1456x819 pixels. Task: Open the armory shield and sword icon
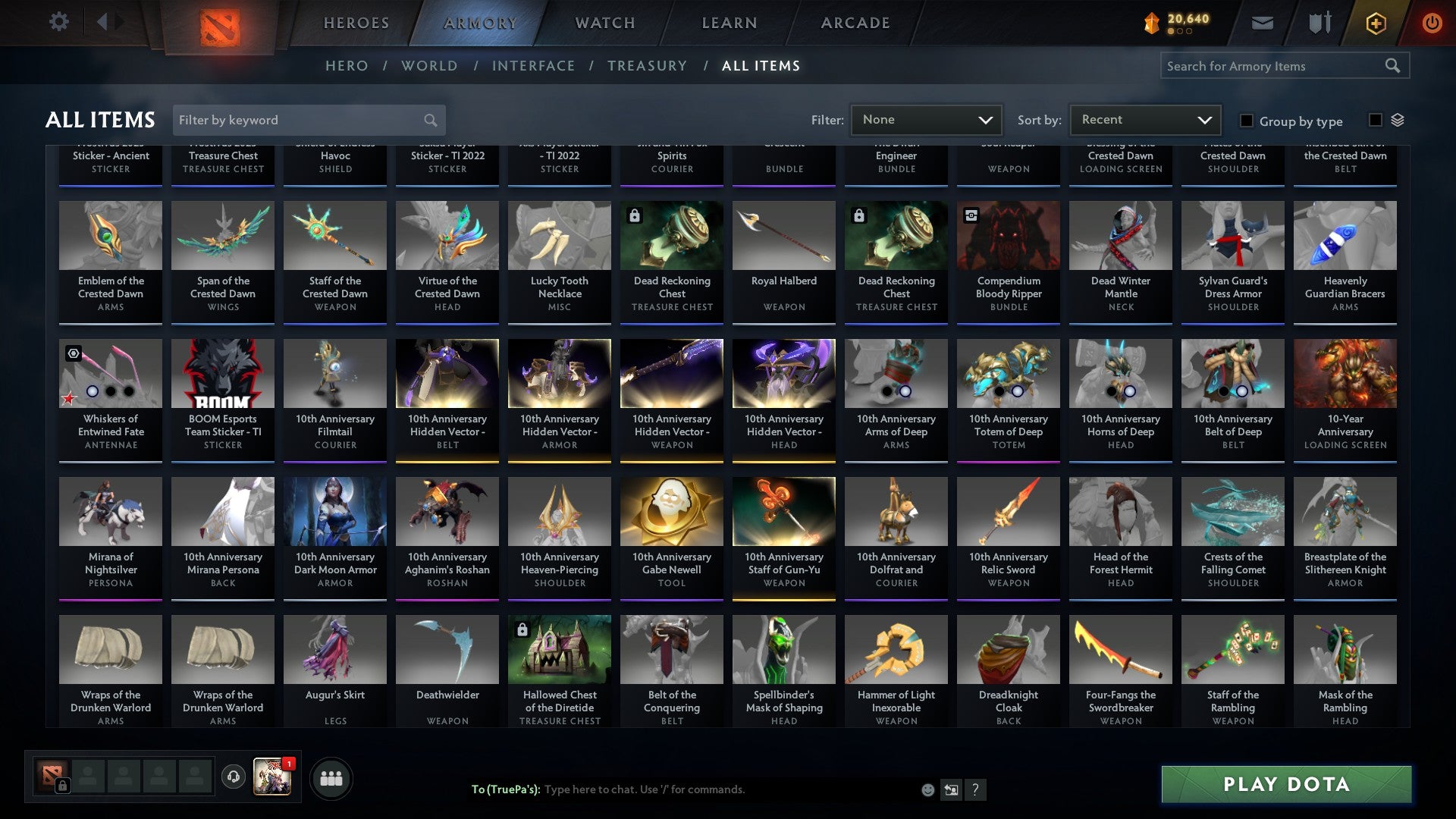(x=1319, y=22)
